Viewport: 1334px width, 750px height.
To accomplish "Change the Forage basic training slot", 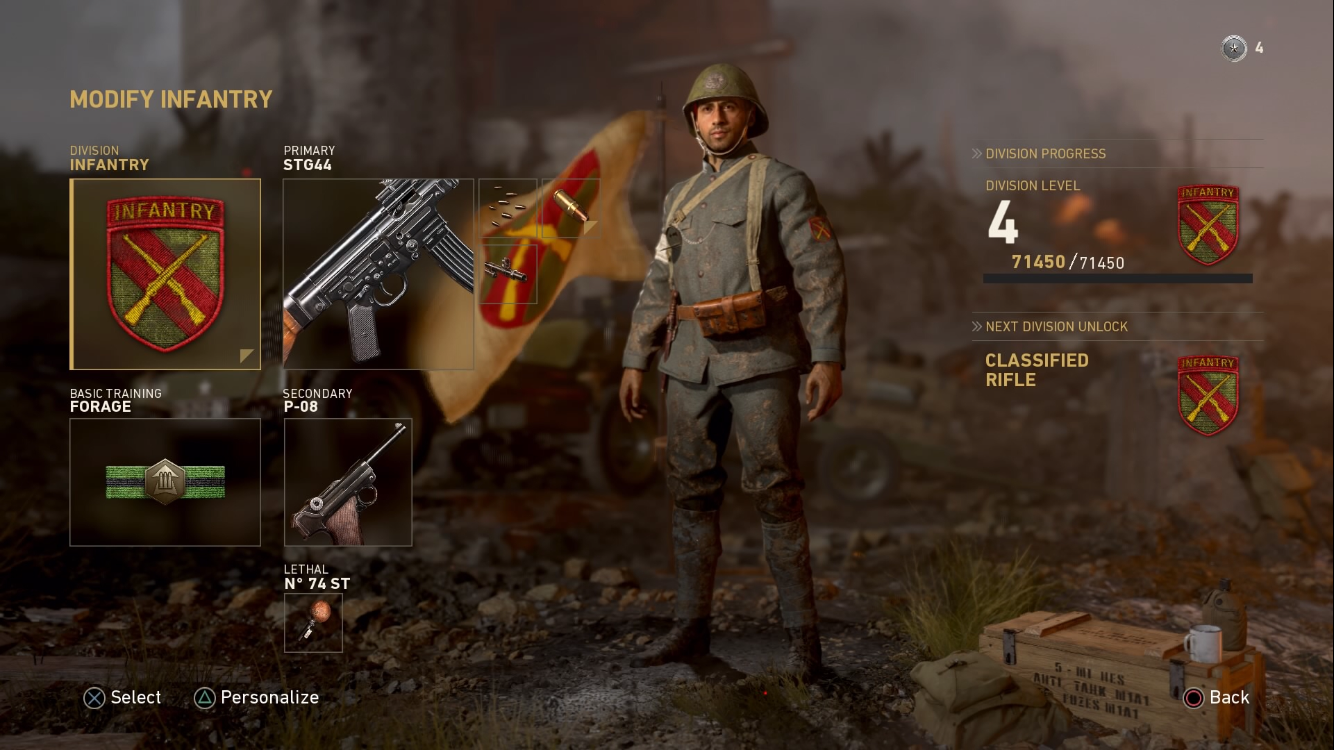I will (x=165, y=482).
